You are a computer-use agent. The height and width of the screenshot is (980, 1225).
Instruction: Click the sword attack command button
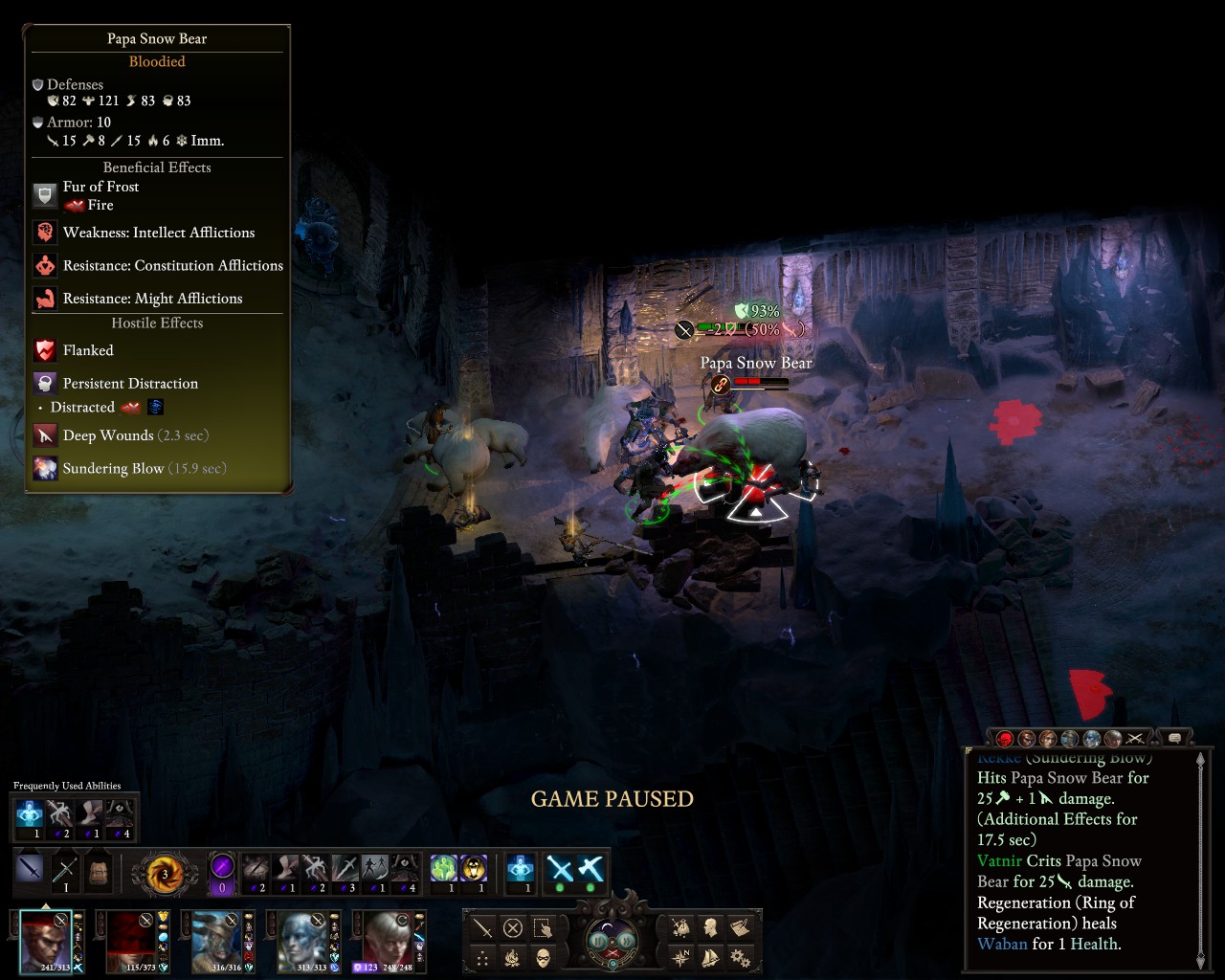[x=483, y=926]
